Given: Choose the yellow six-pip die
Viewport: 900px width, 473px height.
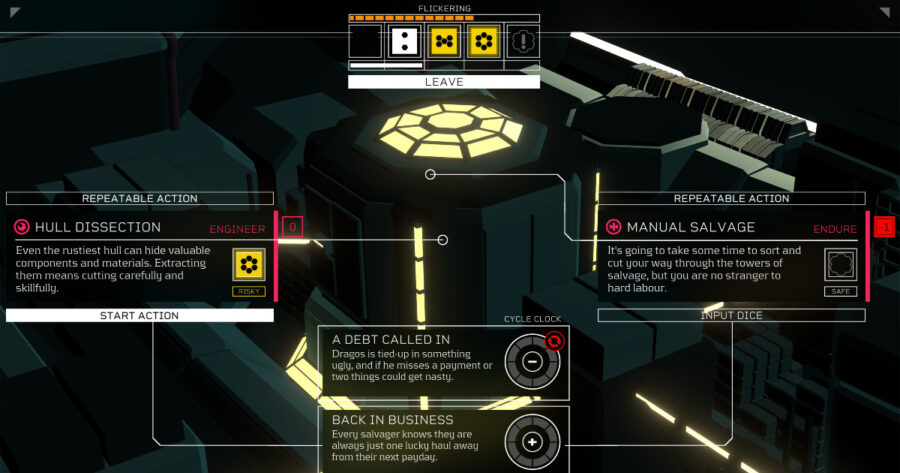Looking at the screenshot, I should point(484,41).
